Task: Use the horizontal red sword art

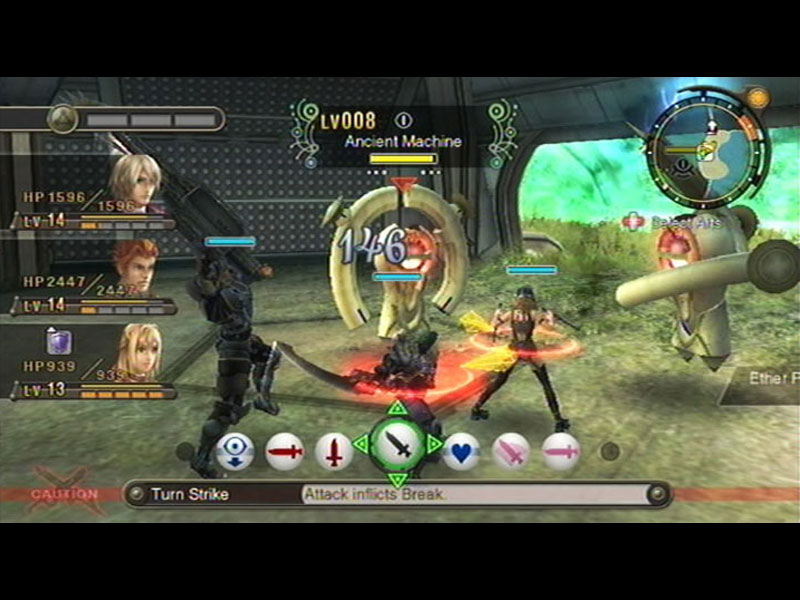Action: pyautogui.click(x=284, y=451)
